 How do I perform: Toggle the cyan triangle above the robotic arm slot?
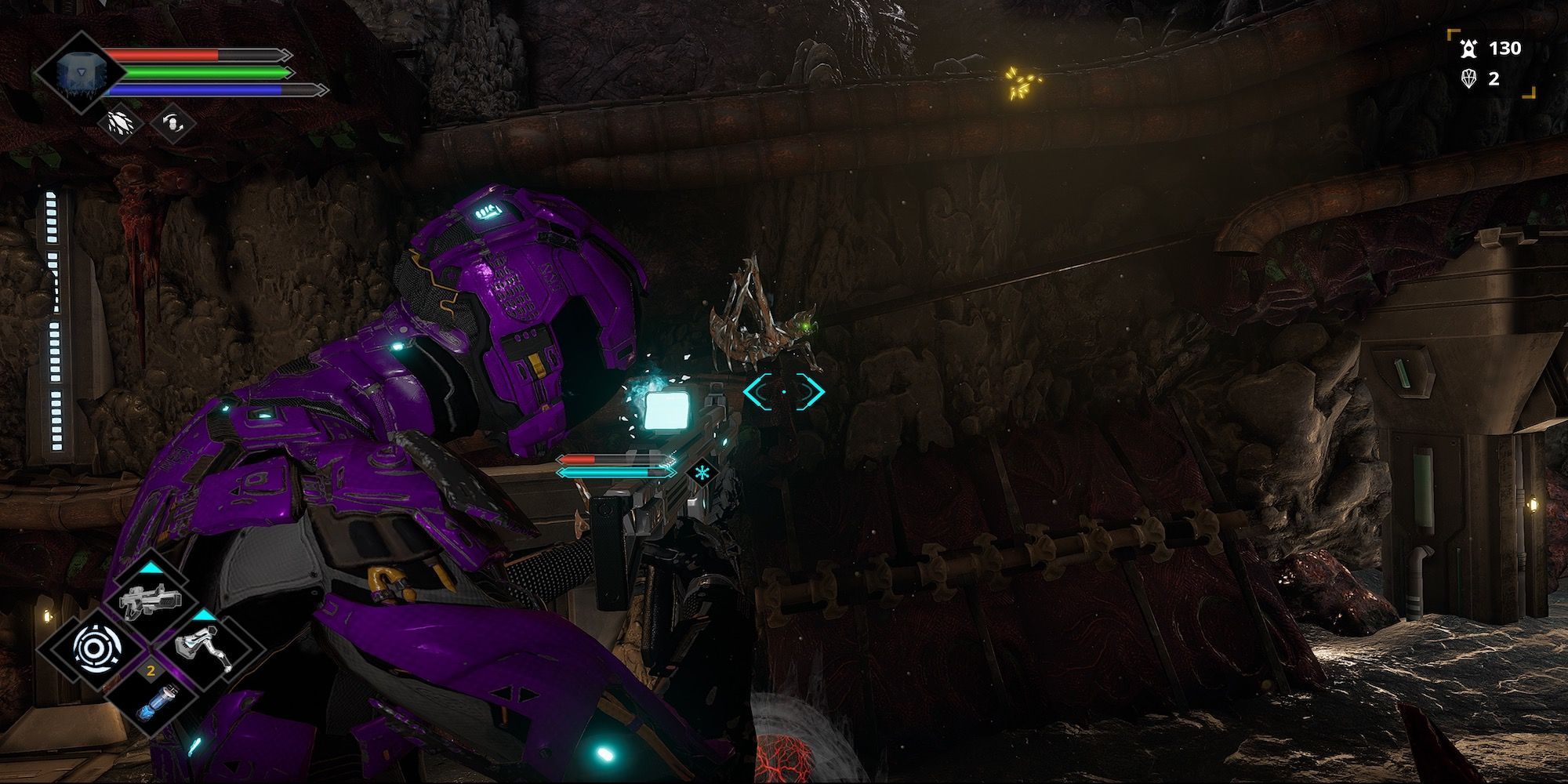[202, 616]
